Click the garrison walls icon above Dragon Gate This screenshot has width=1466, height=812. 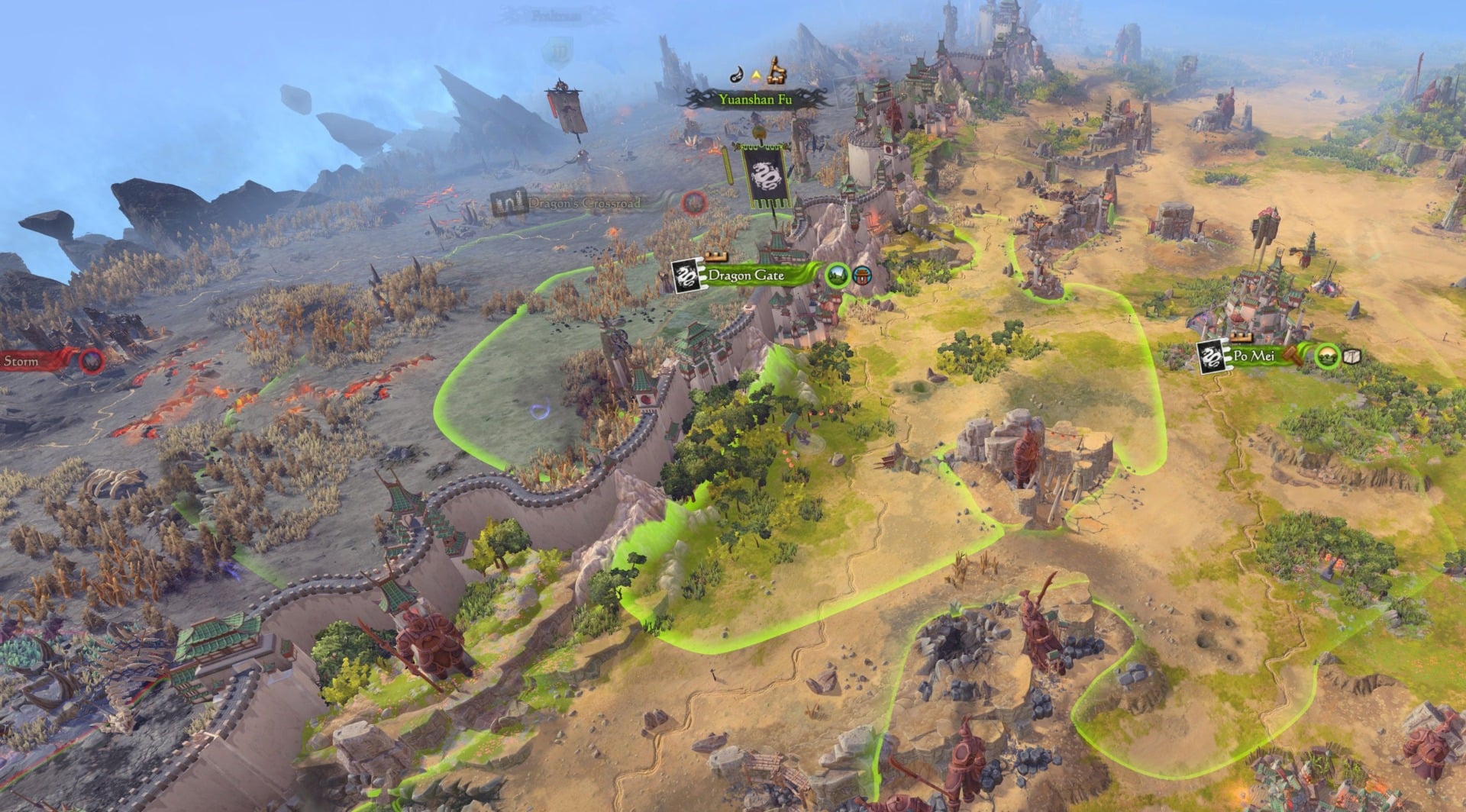pos(716,256)
